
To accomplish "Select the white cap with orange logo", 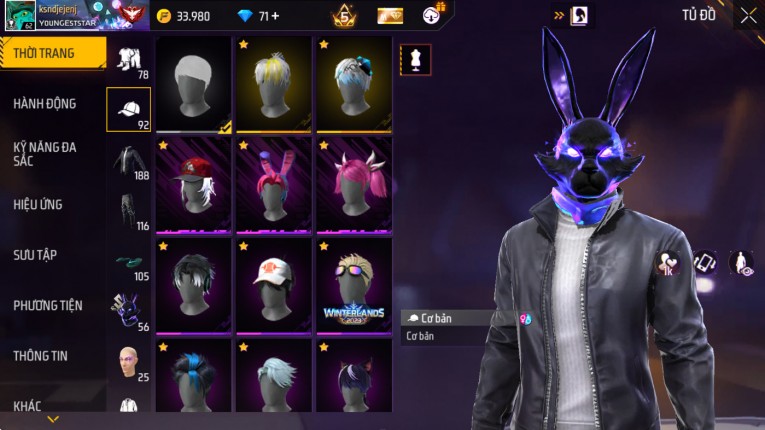I will [274, 285].
